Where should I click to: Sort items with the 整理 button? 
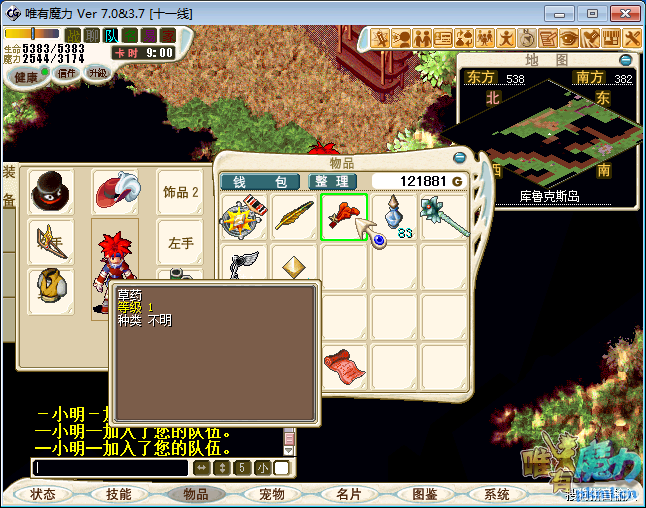click(329, 181)
